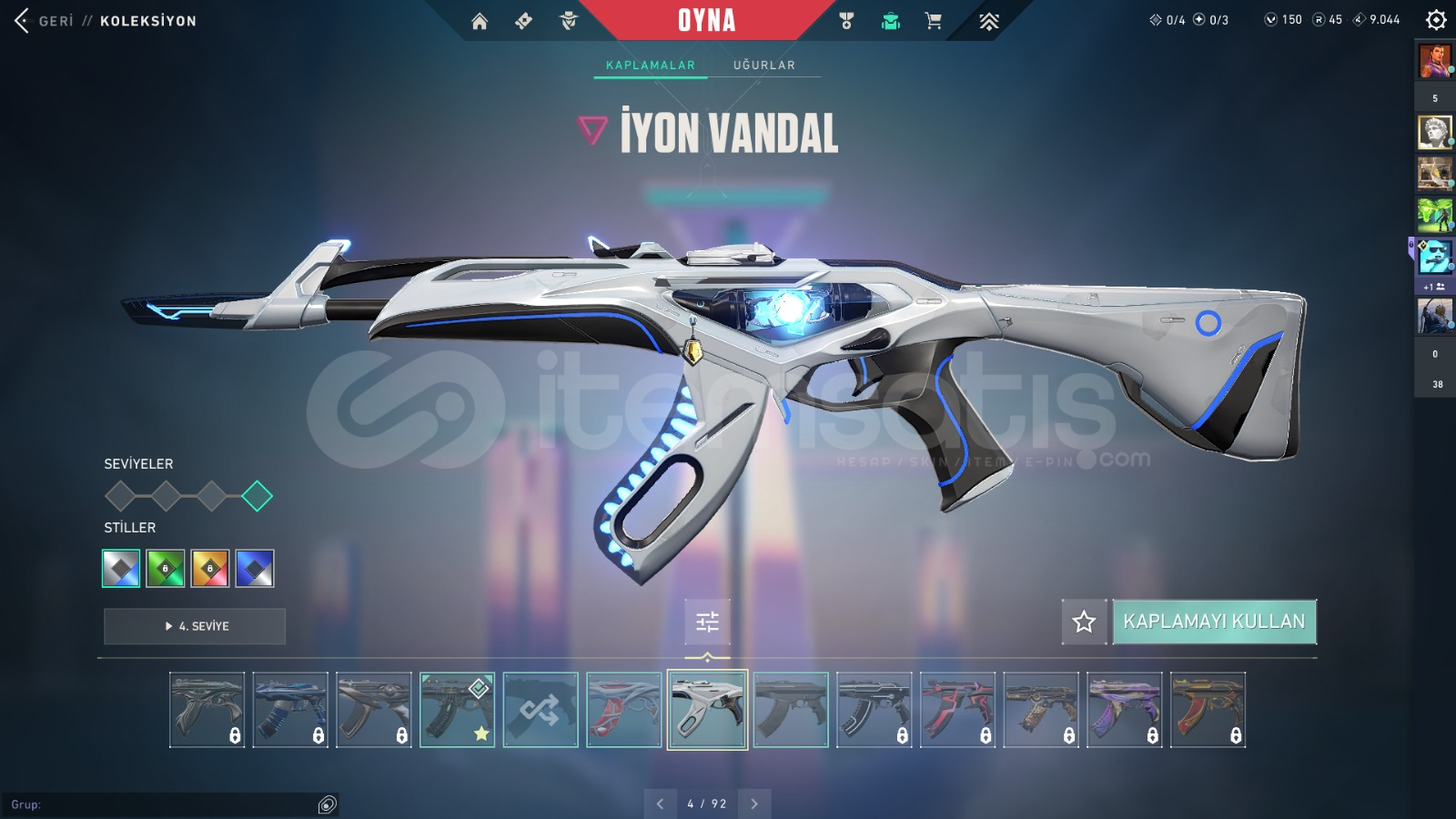Screen dimensions: 1456x819
Task: Select the default white style variant
Action: (121, 569)
